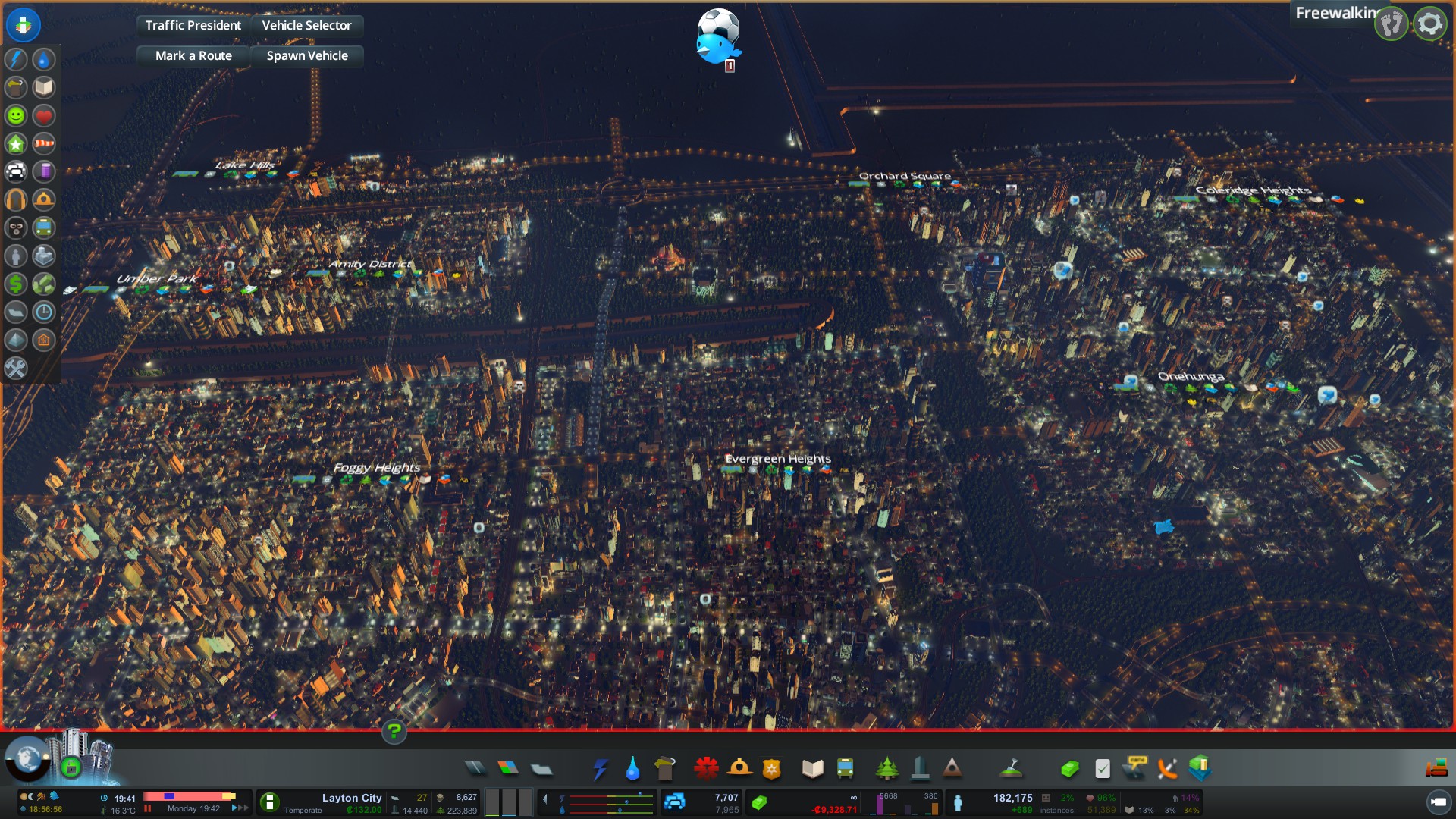Toggle the footprints Freewalking mode
The image size is (1456, 819).
click(x=1392, y=24)
